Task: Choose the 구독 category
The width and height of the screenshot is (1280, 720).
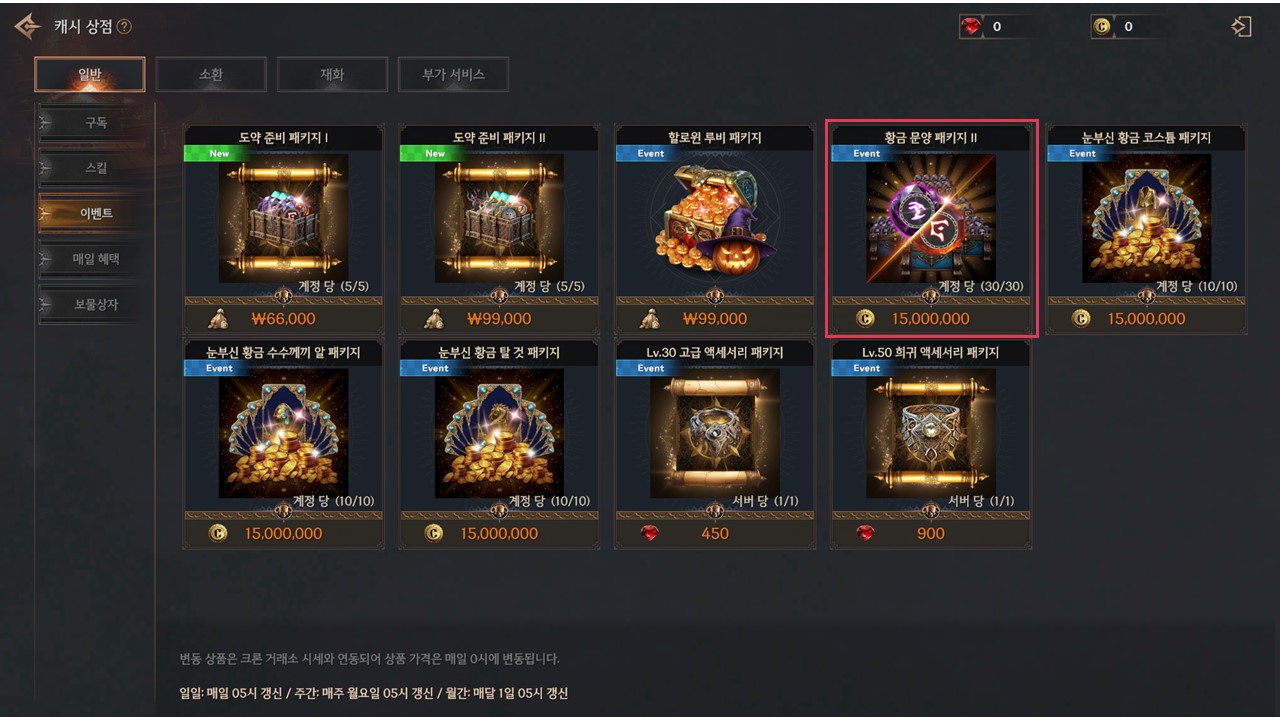Action: point(95,123)
